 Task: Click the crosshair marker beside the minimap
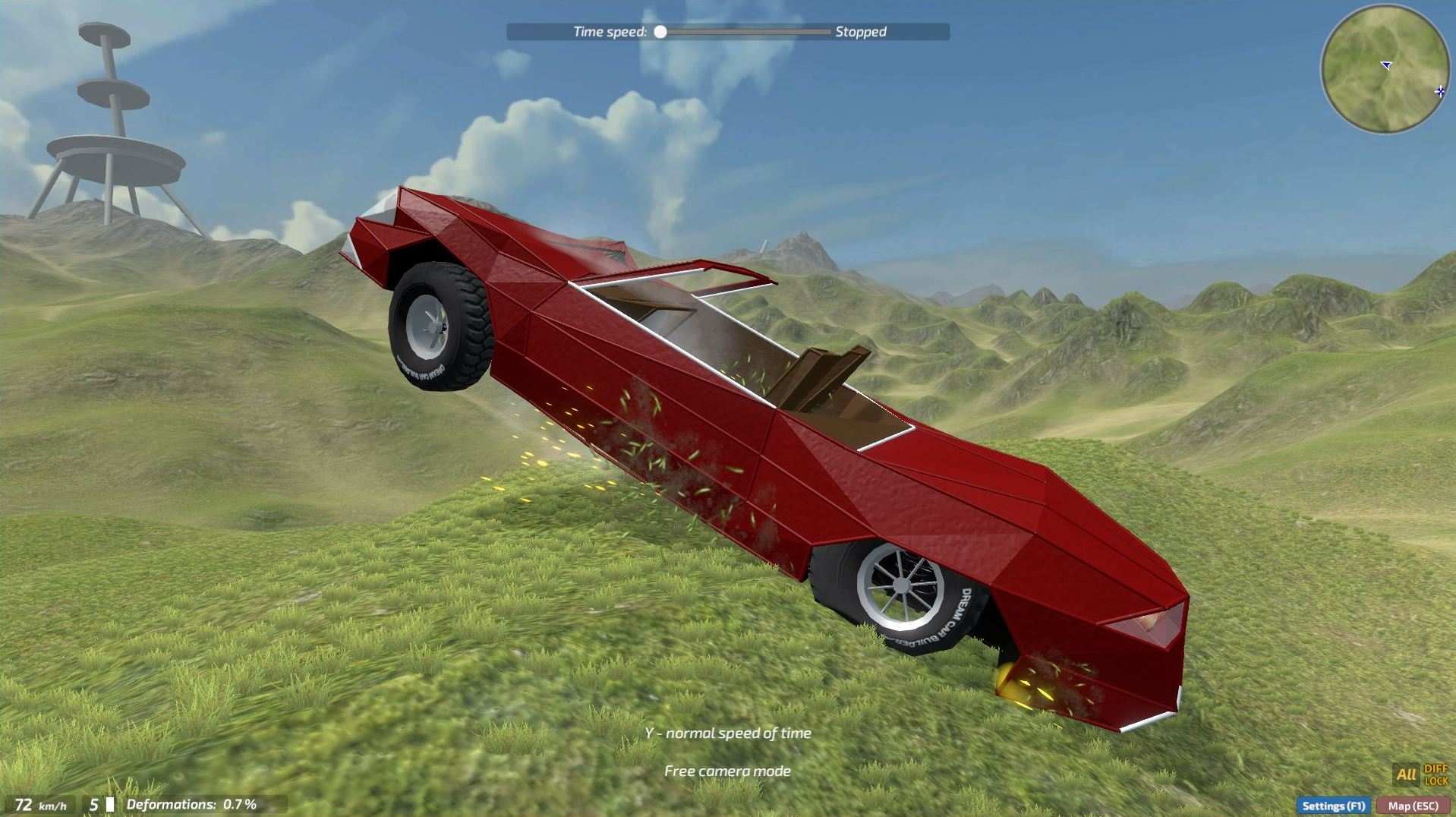(1440, 91)
